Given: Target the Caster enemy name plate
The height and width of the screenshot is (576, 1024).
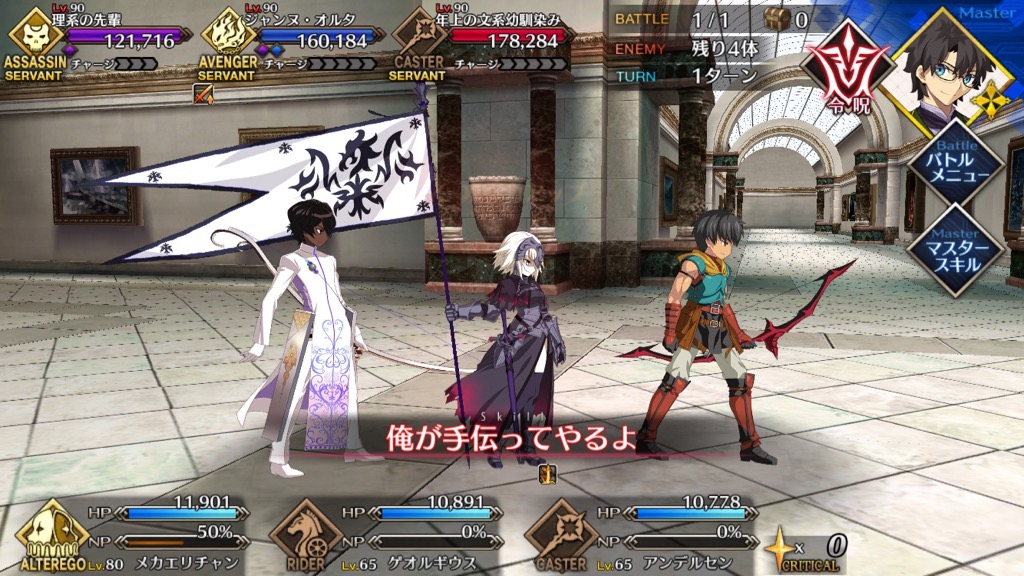Looking at the screenshot, I should [482, 42].
